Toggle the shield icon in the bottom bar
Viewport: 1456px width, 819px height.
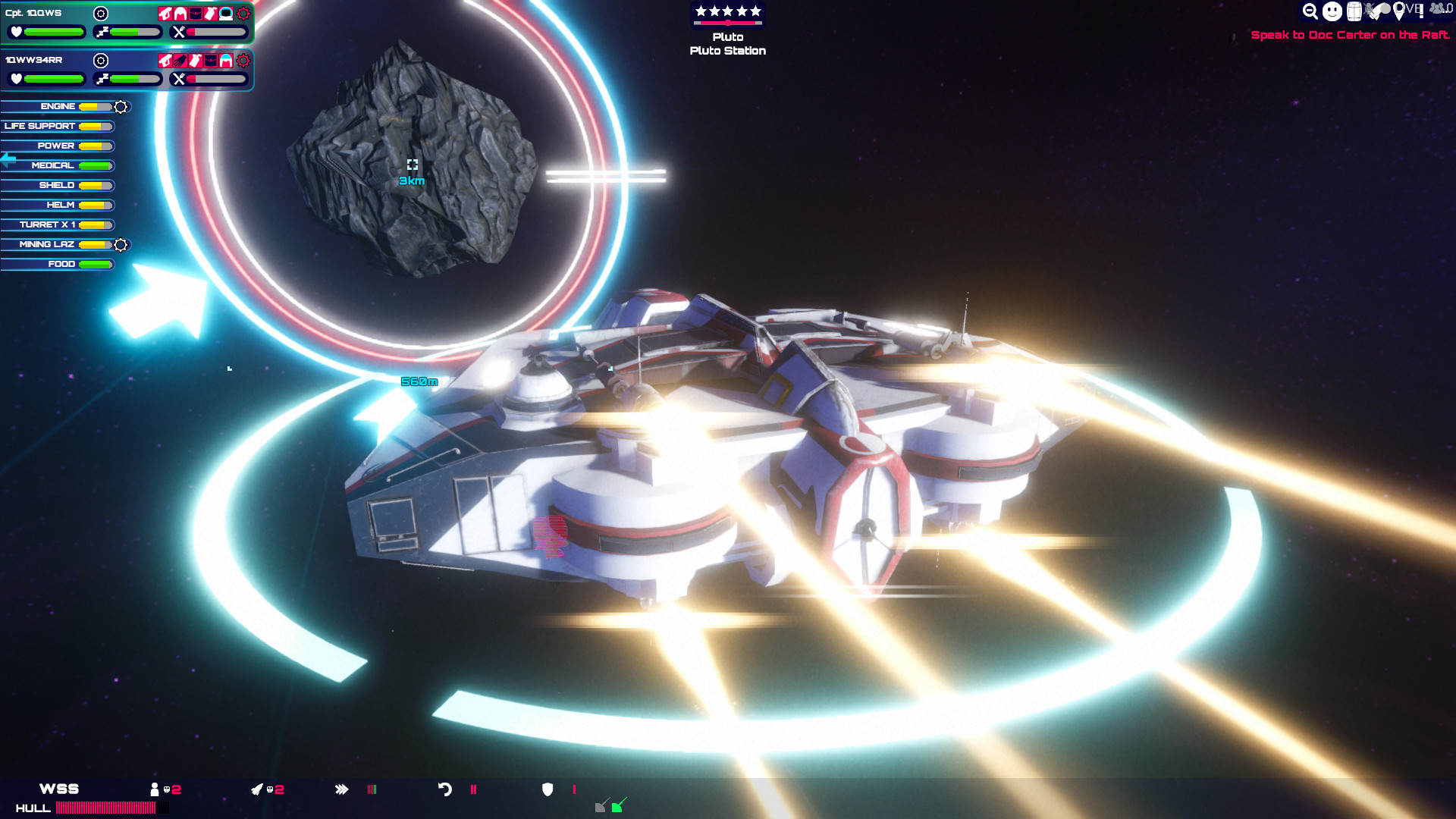[548, 789]
